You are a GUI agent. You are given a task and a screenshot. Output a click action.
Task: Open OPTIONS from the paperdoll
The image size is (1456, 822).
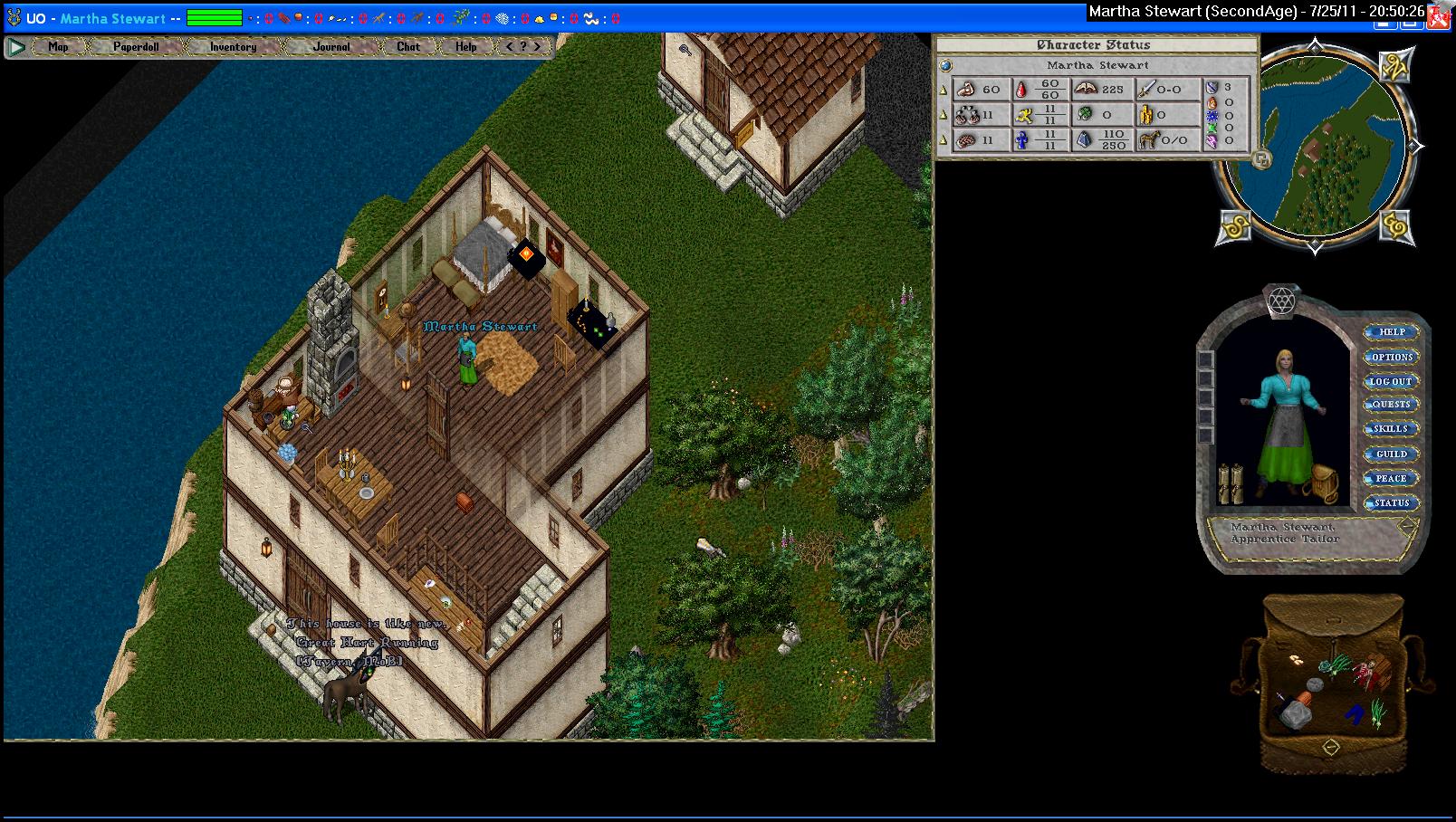click(x=1392, y=357)
